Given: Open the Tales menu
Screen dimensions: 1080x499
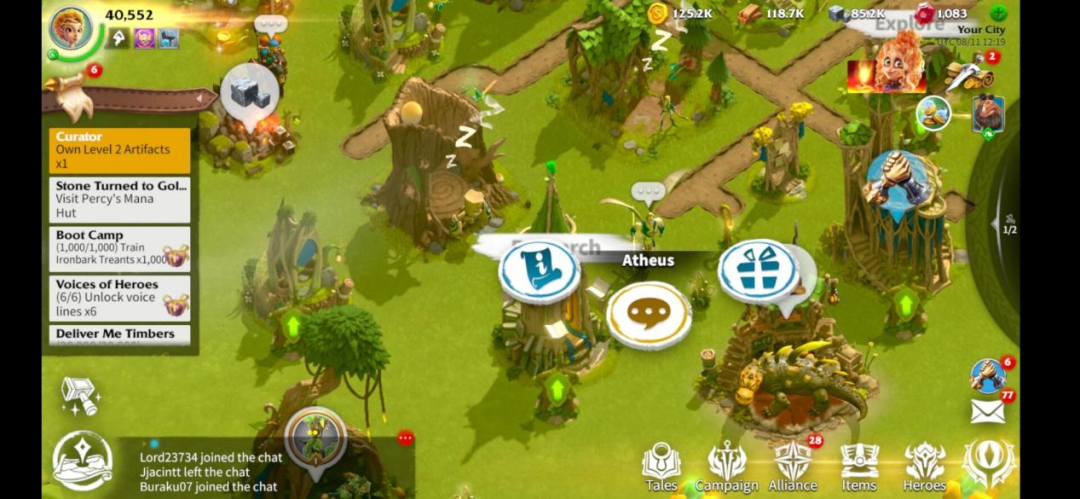Looking at the screenshot, I should [661, 467].
